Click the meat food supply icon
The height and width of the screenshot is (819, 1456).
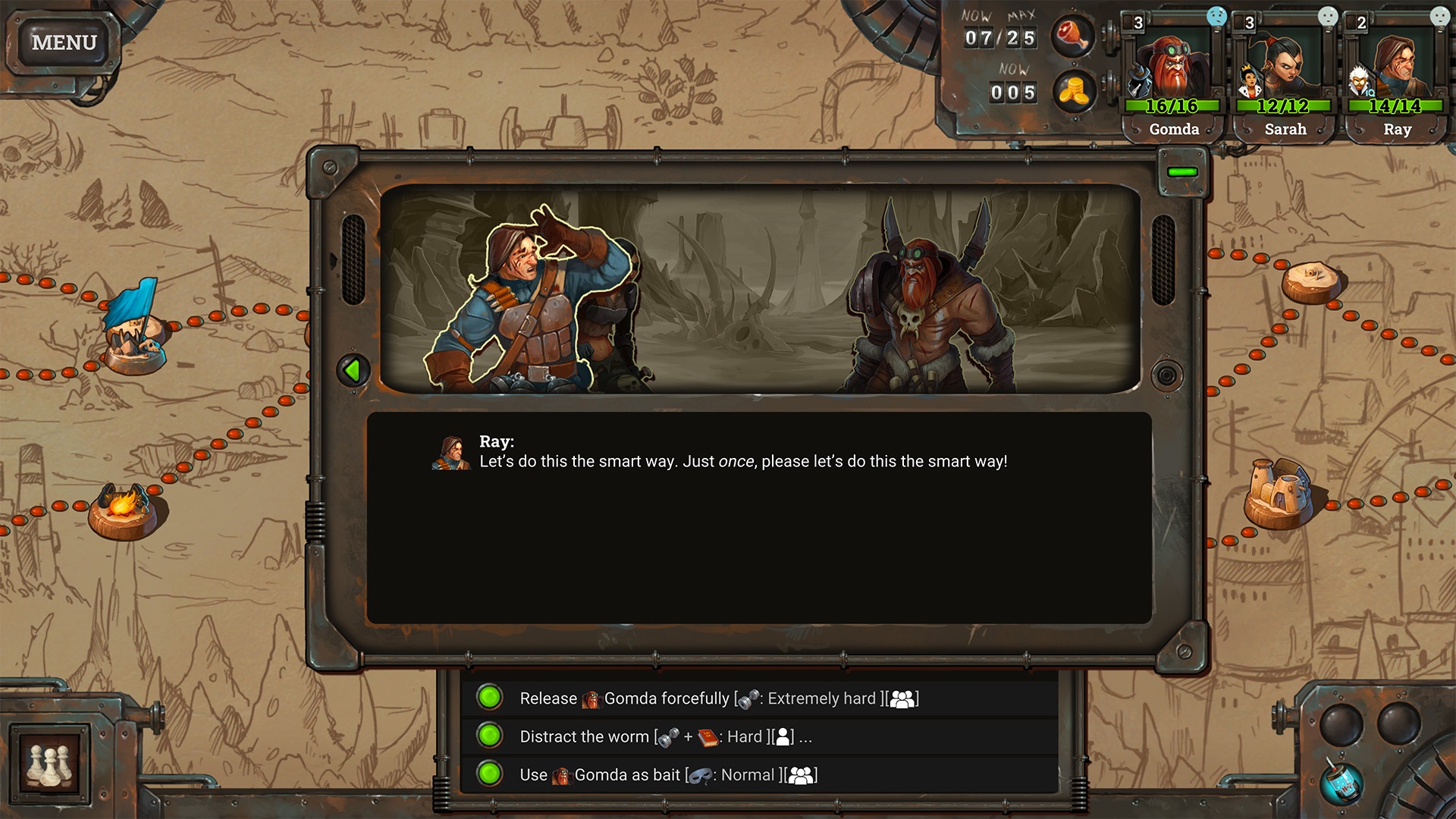click(1073, 36)
